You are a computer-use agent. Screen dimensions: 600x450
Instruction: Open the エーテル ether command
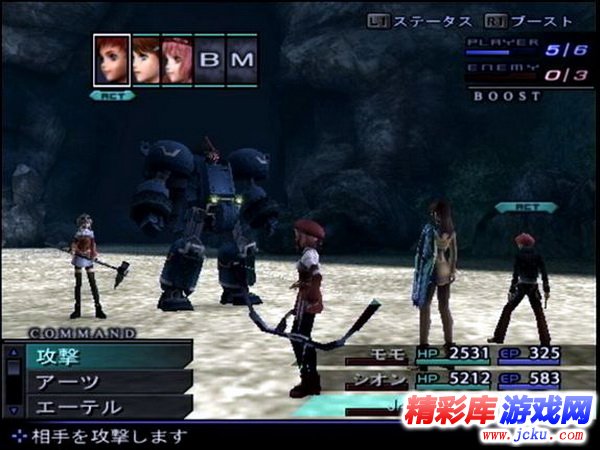coord(100,407)
